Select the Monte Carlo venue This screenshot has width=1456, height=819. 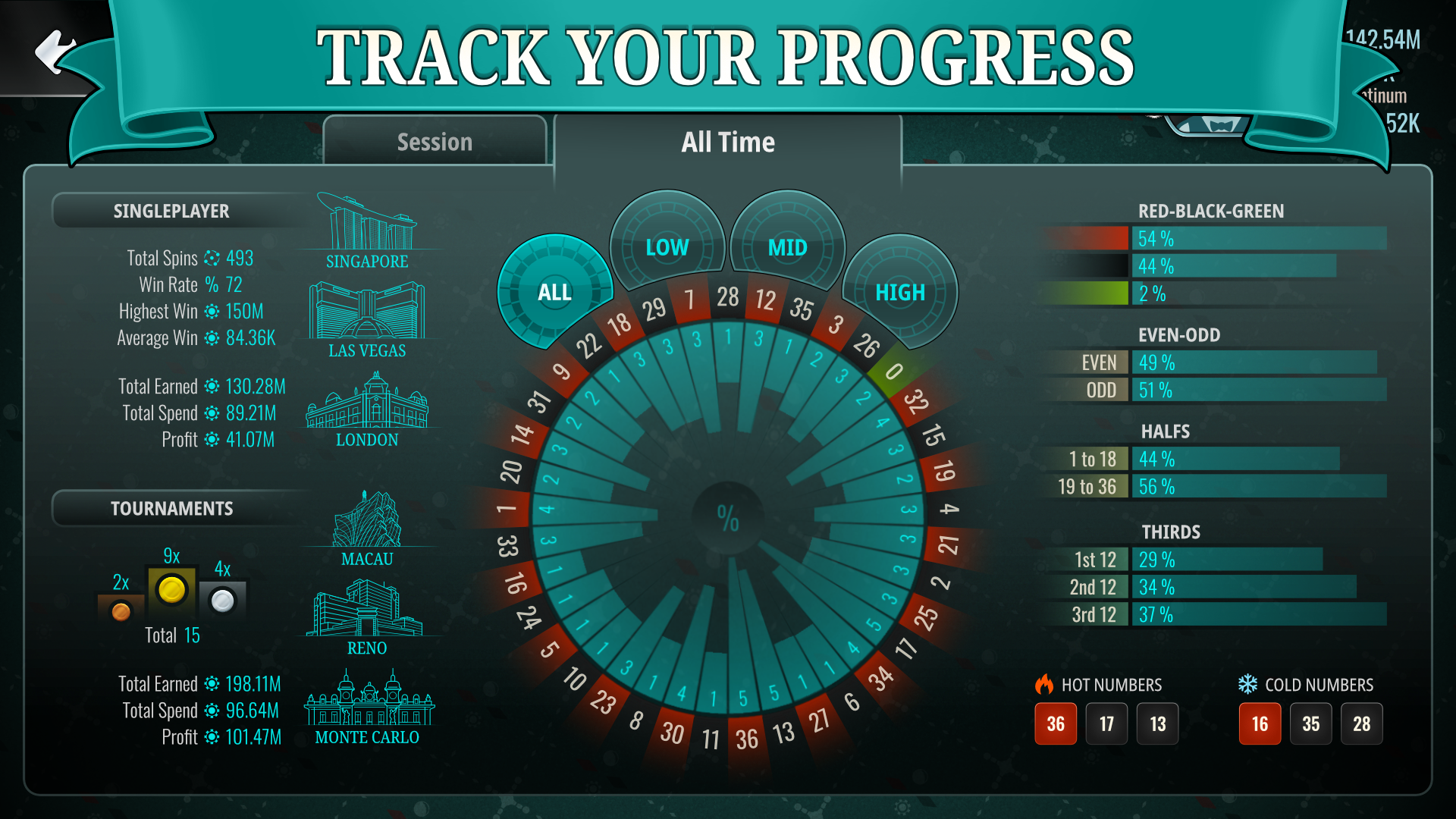[367, 707]
